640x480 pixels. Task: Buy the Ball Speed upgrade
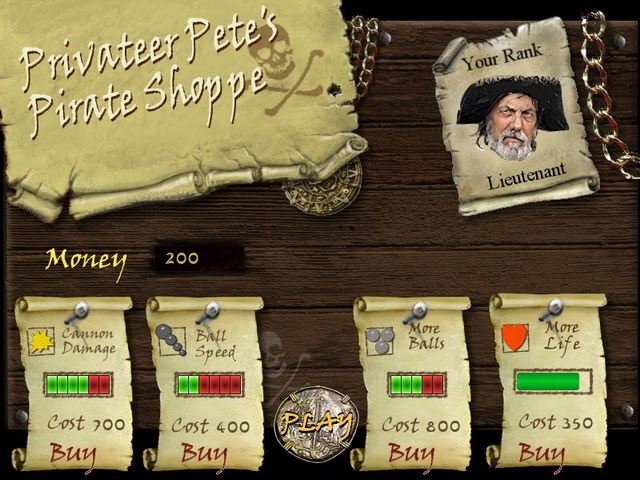point(204,454)
